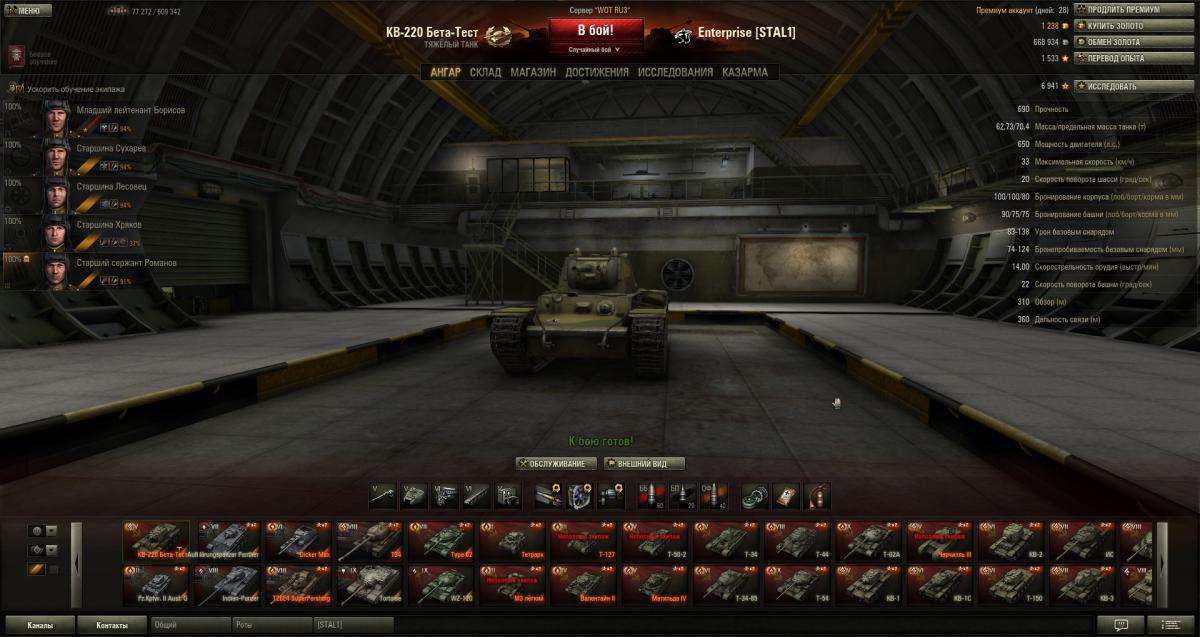This screenshot has width=1200, height=637.
Task: Start battle with the red В бой! button
Action: pos(595,30)
